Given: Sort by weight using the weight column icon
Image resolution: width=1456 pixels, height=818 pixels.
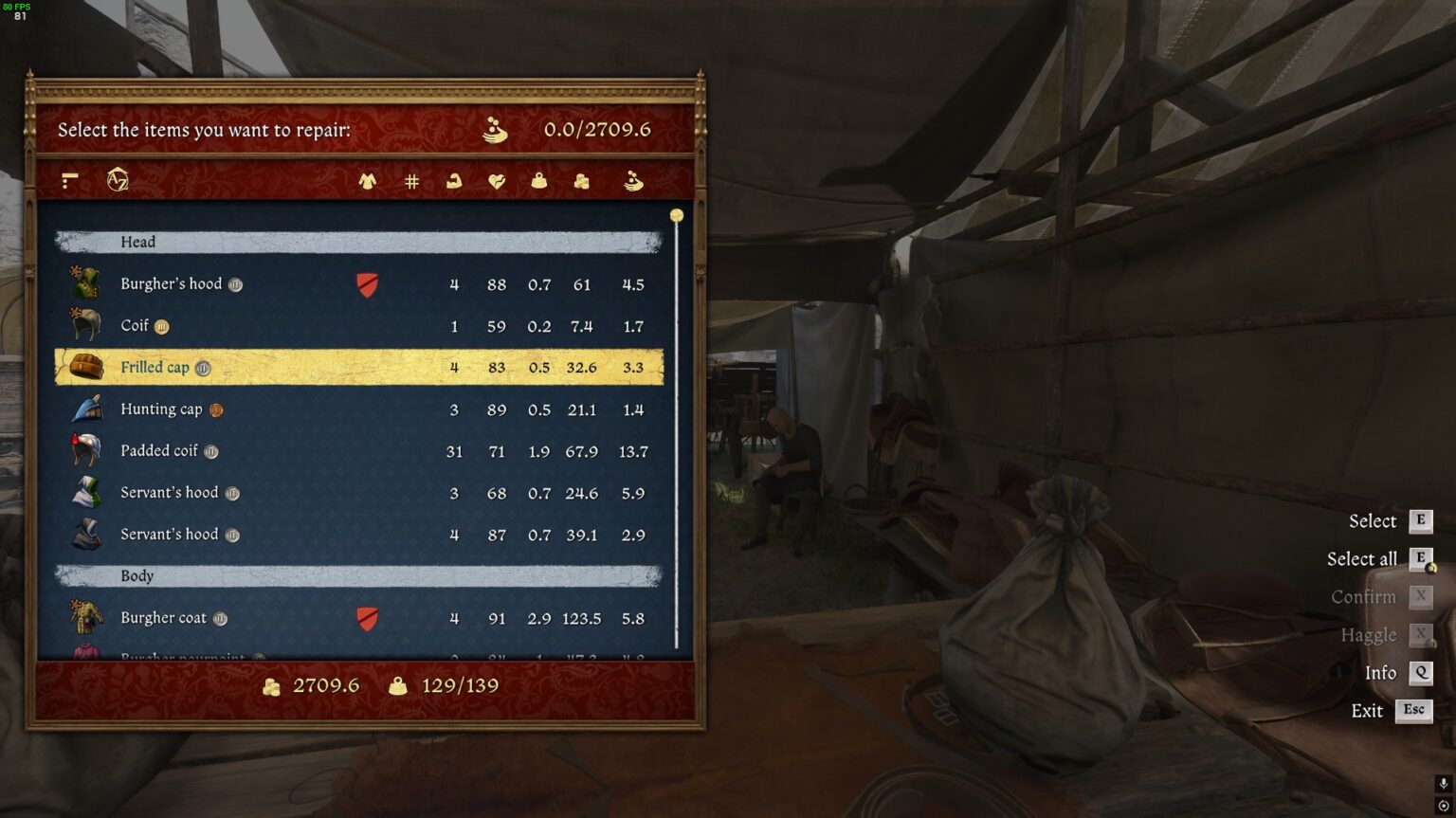Looking at the screenshot, I should click(538, 181).
